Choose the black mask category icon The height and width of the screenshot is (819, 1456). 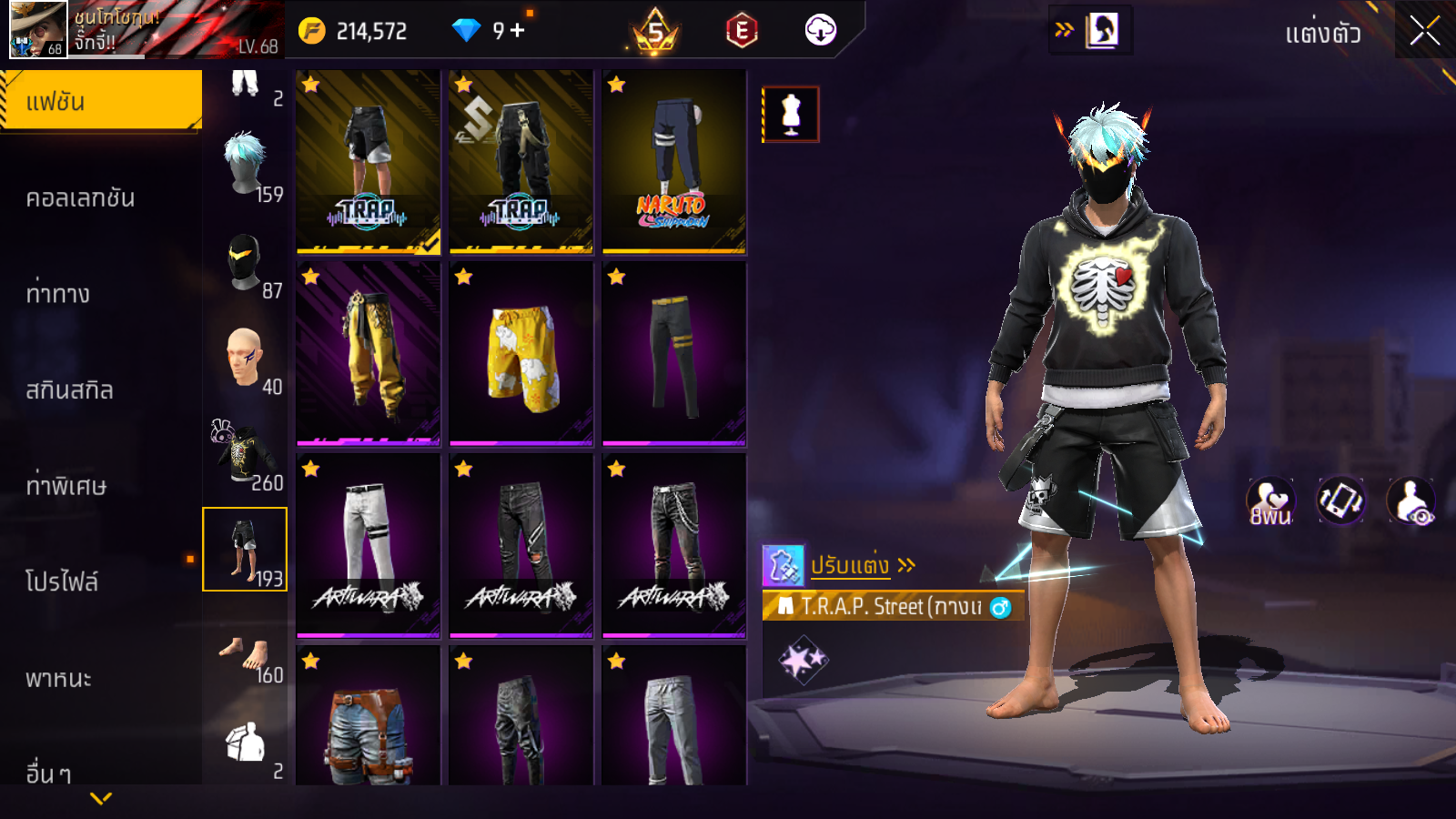(245, 262)
